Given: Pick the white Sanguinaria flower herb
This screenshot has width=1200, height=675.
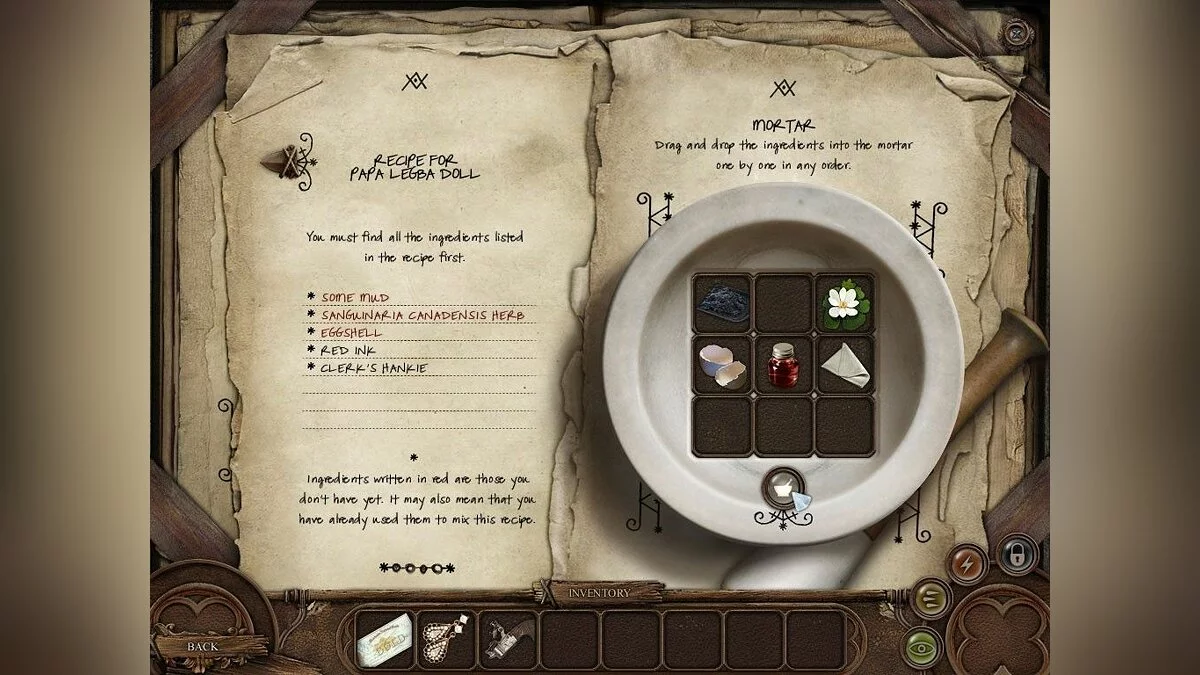Looking at the screenshot, I should [x=845, y=304].
